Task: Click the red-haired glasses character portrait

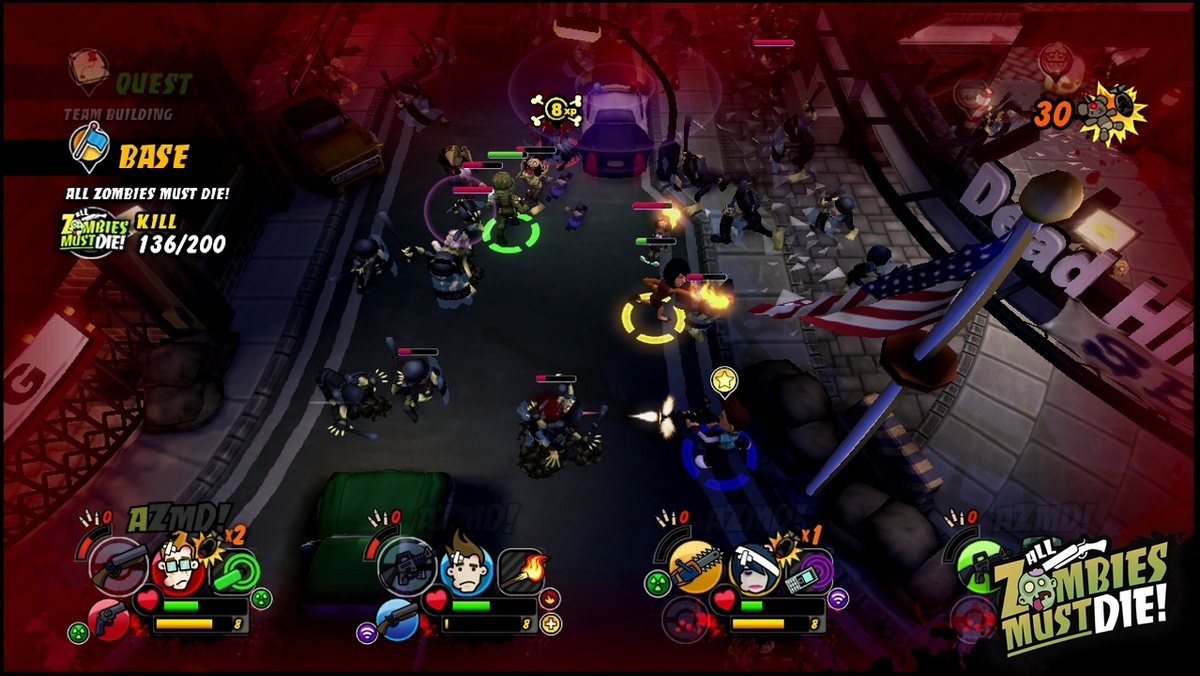Action: coord(177,569)
